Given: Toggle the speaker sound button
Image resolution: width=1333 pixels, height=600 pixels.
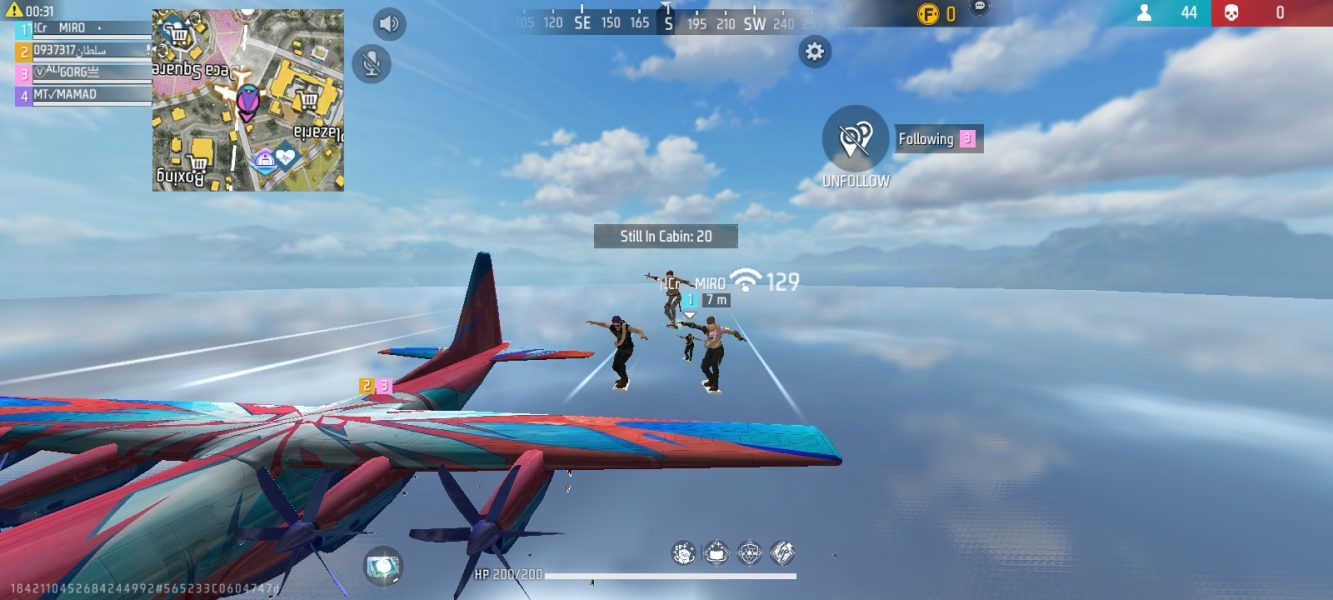Looking at the screenshot, I should click(389, 24).
